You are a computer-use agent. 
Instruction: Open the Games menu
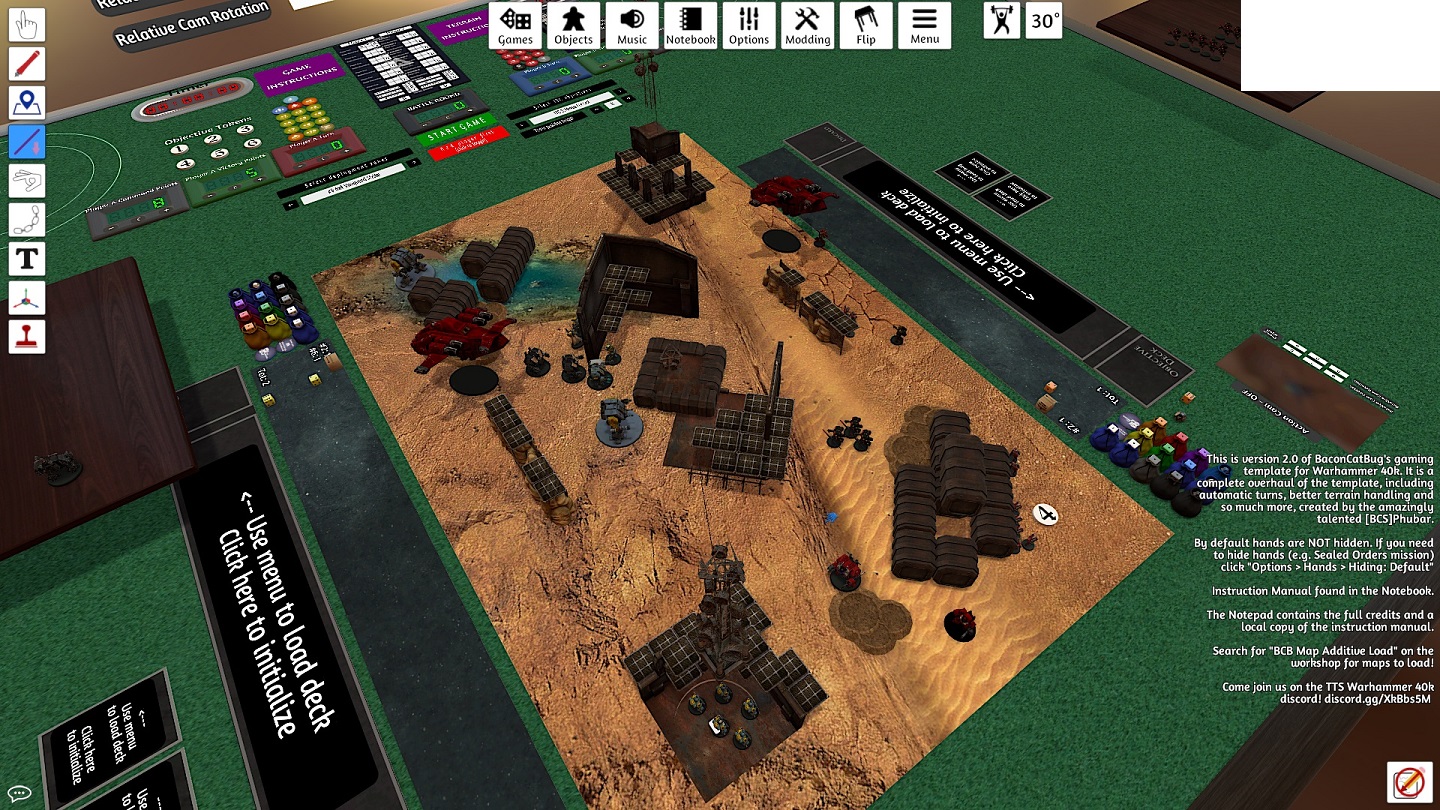click(x=515, y=26)
